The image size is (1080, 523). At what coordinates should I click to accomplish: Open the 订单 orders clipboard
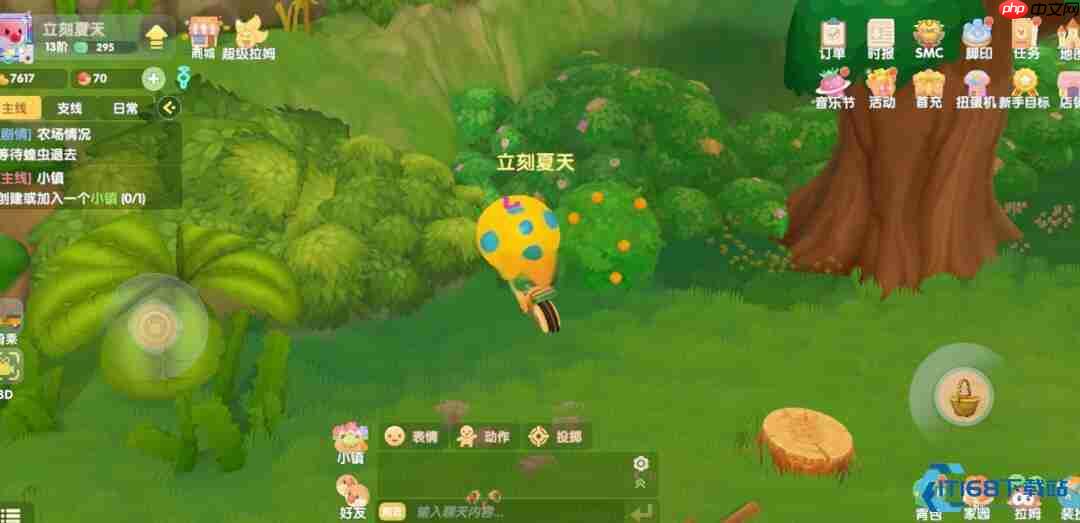832,40
